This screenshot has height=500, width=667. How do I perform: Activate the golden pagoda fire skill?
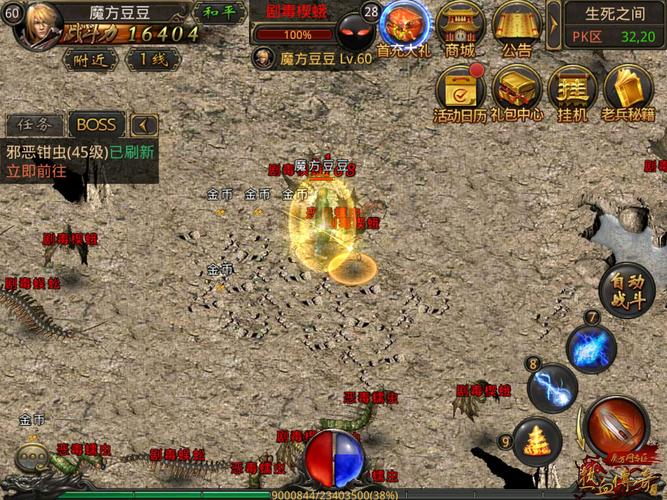(x=537, y=441)
